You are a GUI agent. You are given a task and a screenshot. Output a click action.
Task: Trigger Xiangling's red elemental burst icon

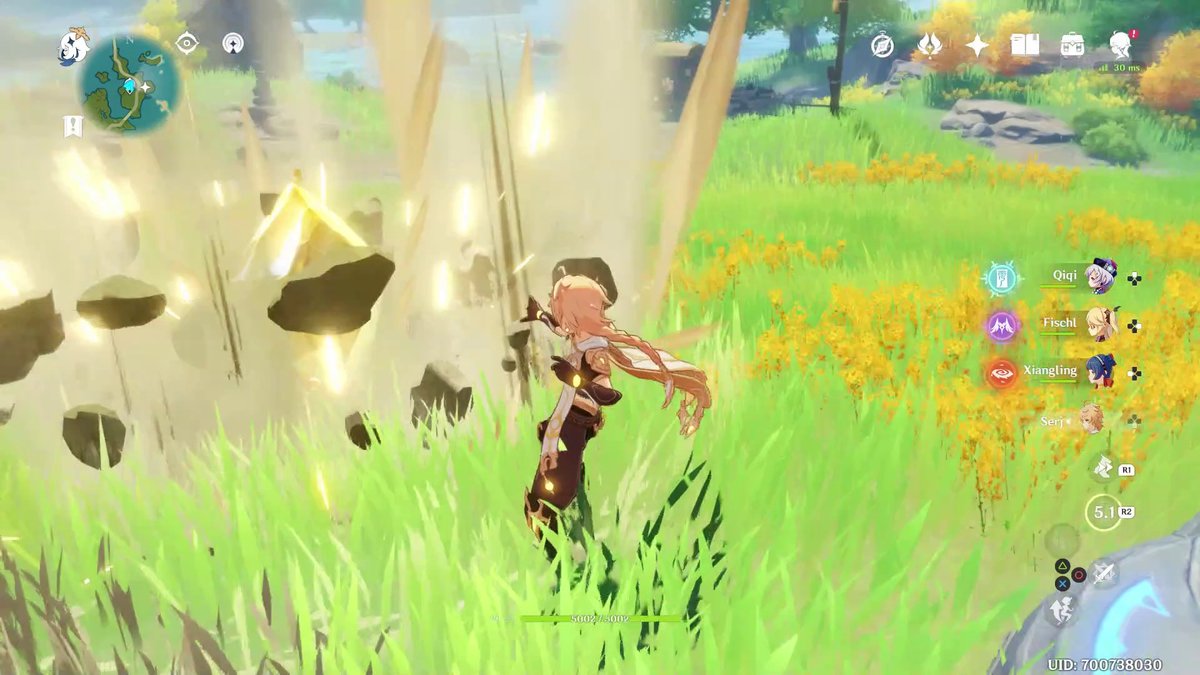(x=1002, y=373)
